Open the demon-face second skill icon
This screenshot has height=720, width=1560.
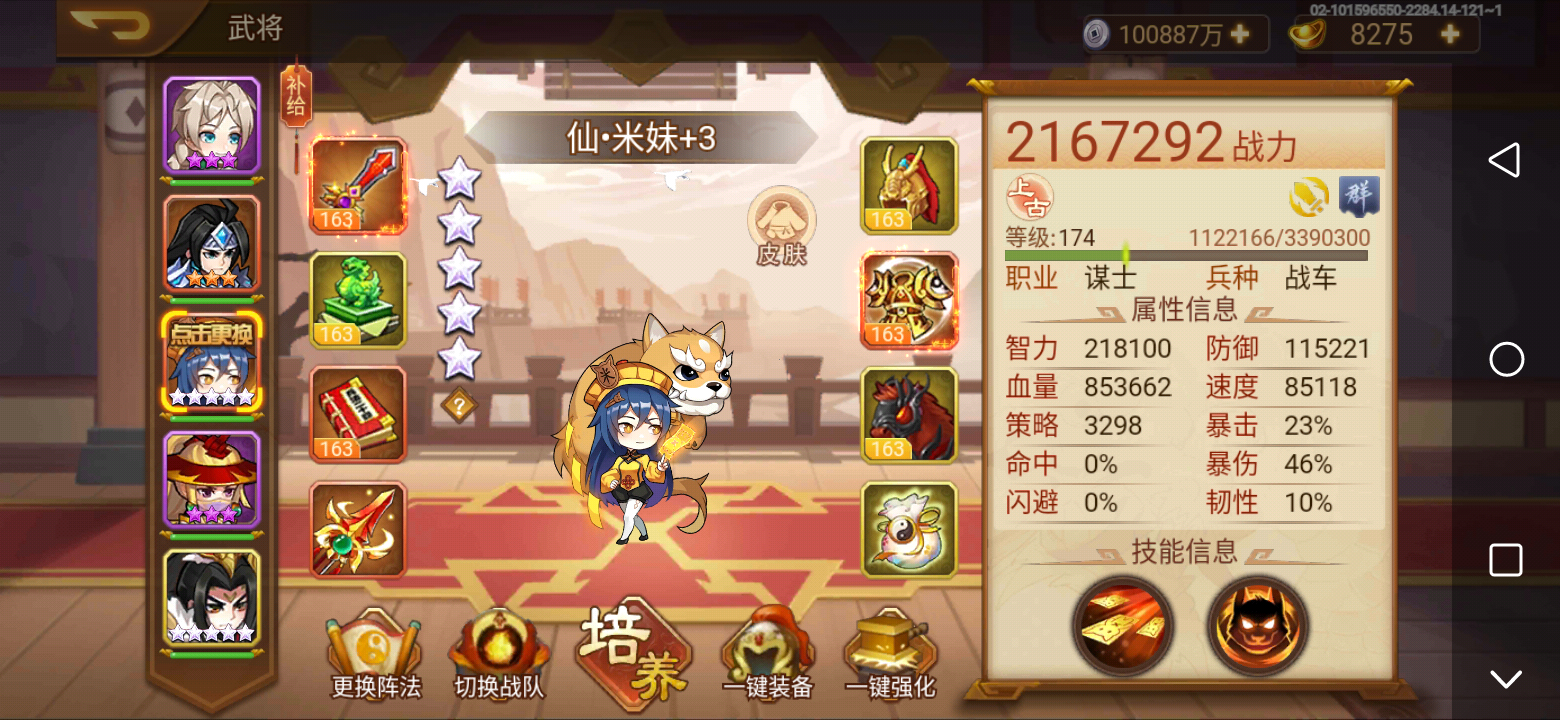point(1258,625)
